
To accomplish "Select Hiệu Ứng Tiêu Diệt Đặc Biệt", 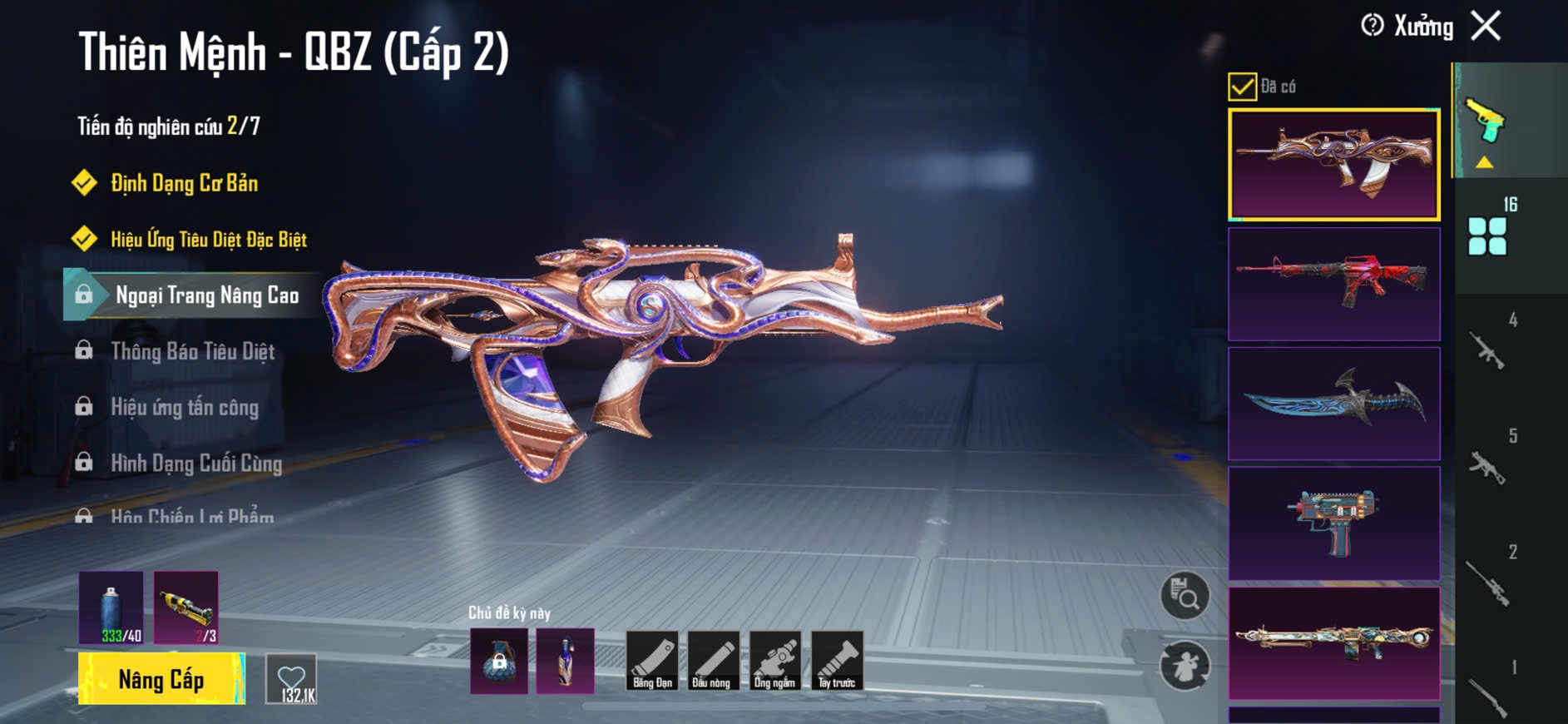I will 208,240.
